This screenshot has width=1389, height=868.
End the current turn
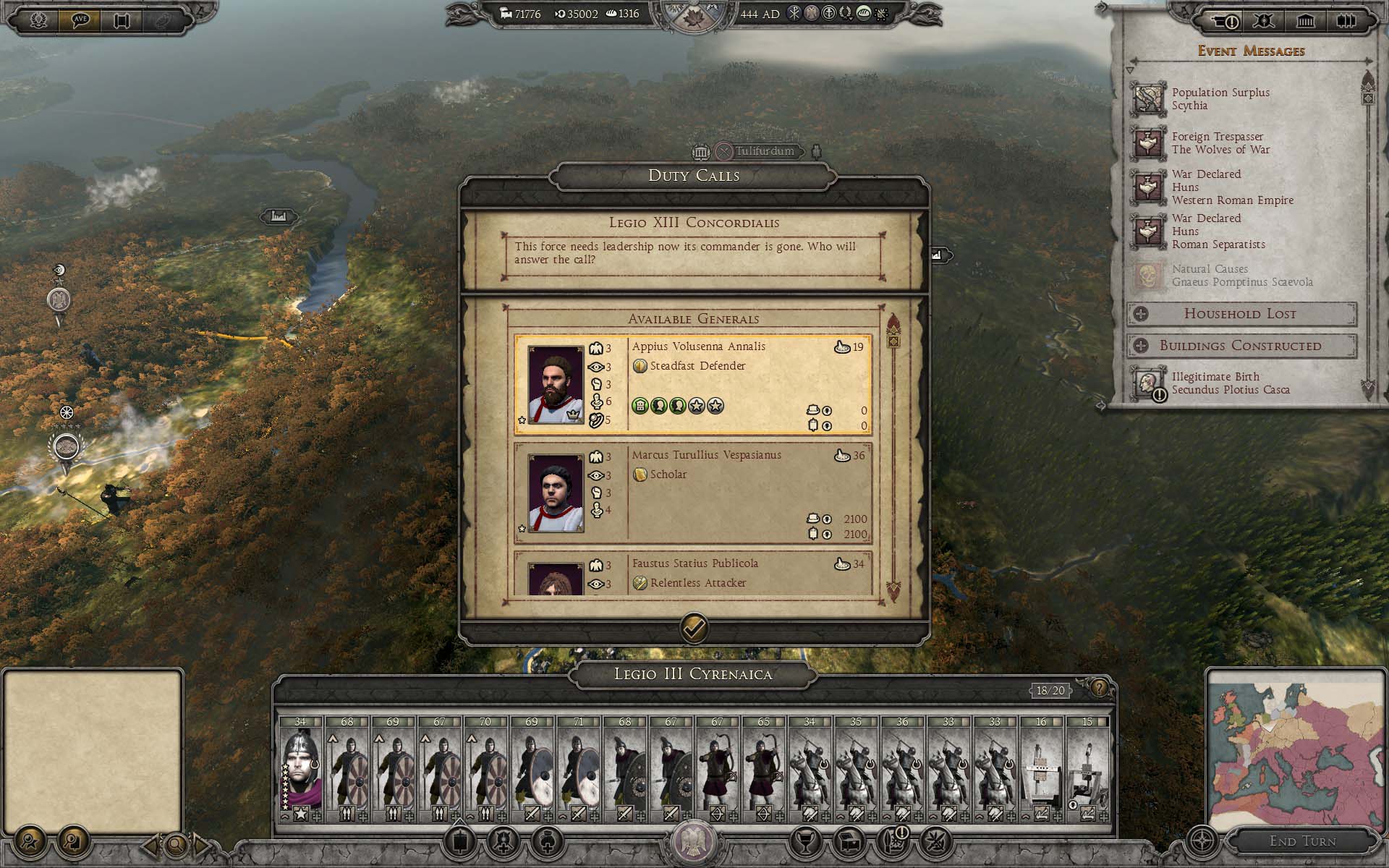click(x=1302, y=841)
